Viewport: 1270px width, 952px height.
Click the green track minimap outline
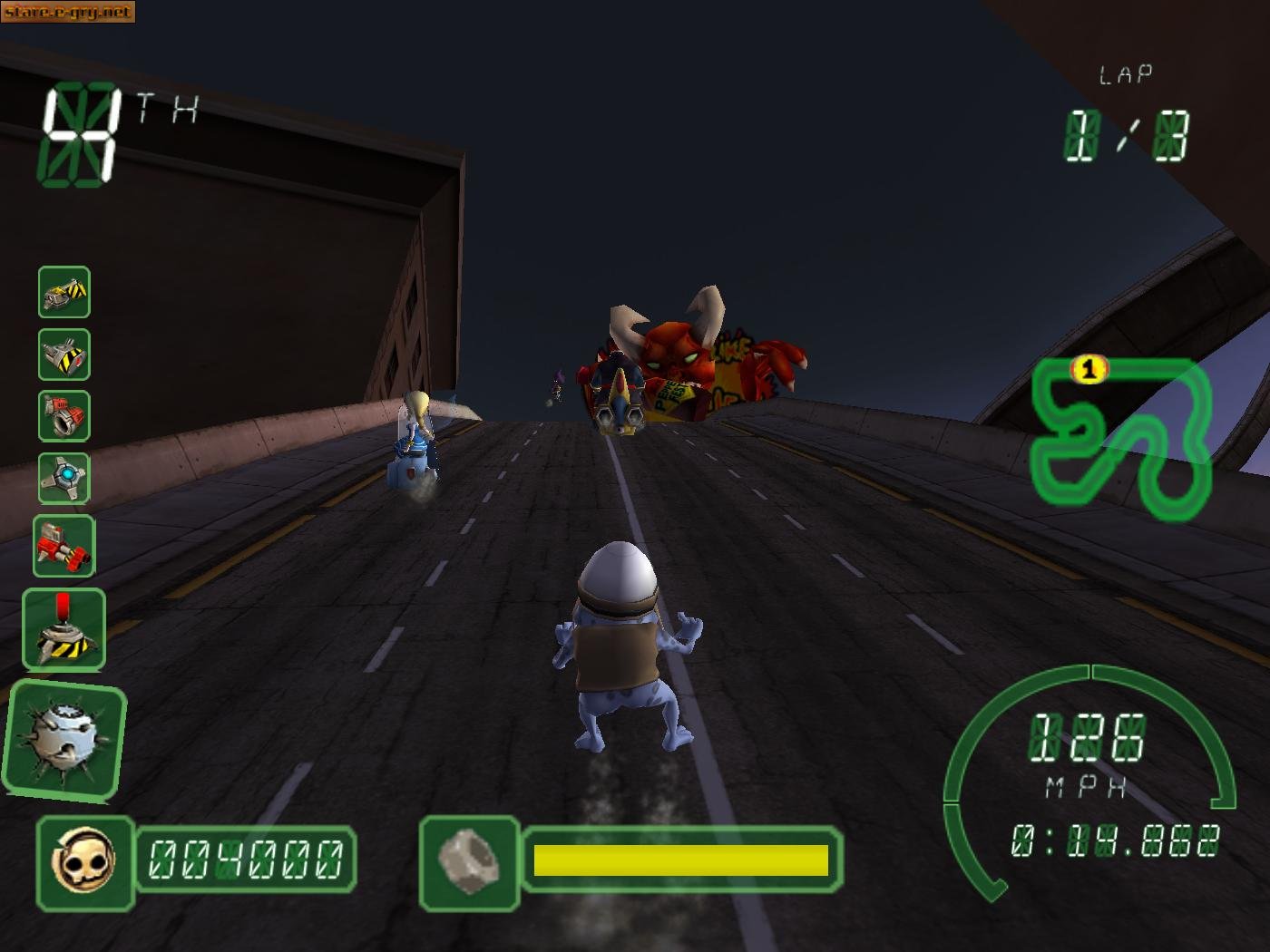1125,435
